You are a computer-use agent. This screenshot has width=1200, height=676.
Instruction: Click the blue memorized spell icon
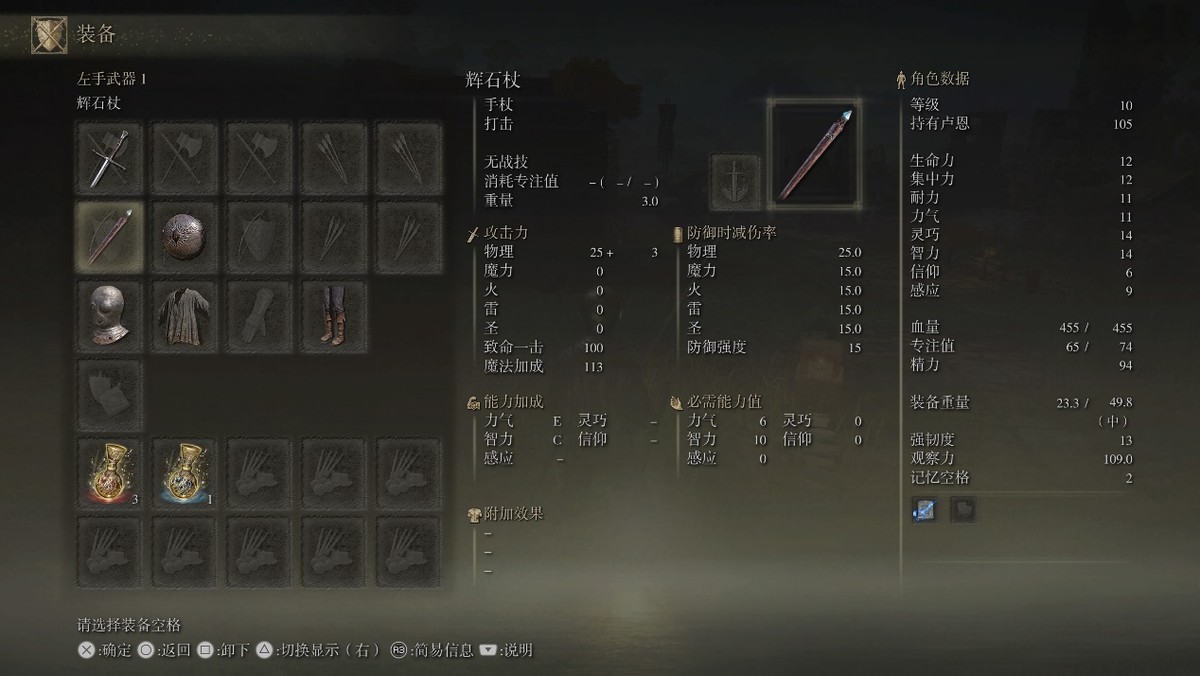click(923, 510)
